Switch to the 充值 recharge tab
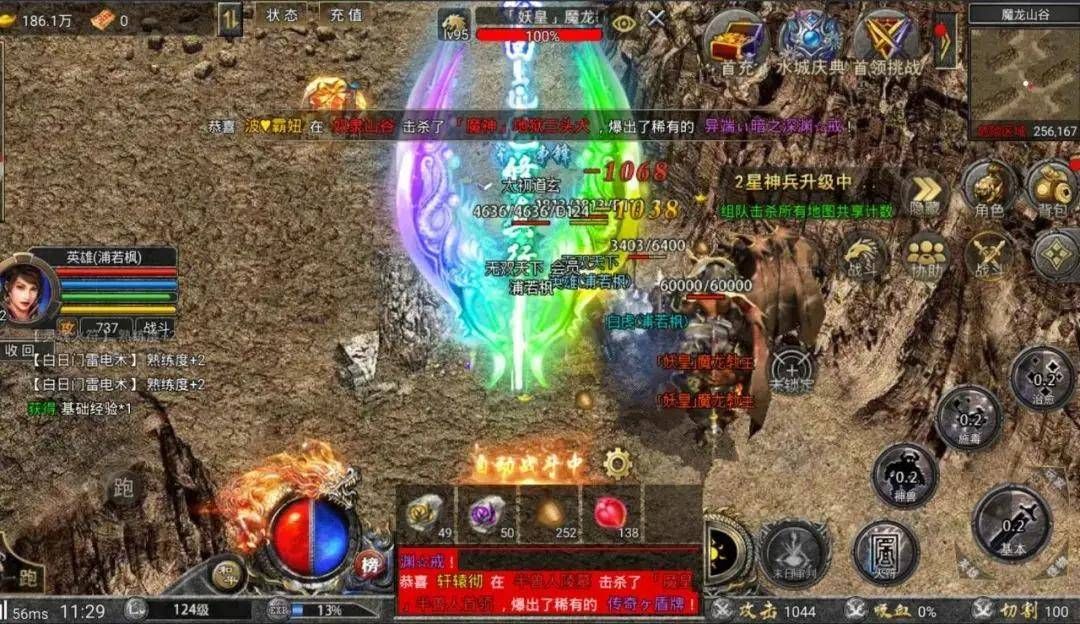The width and height of the screenshot is (1080, 624). point(345,15)
